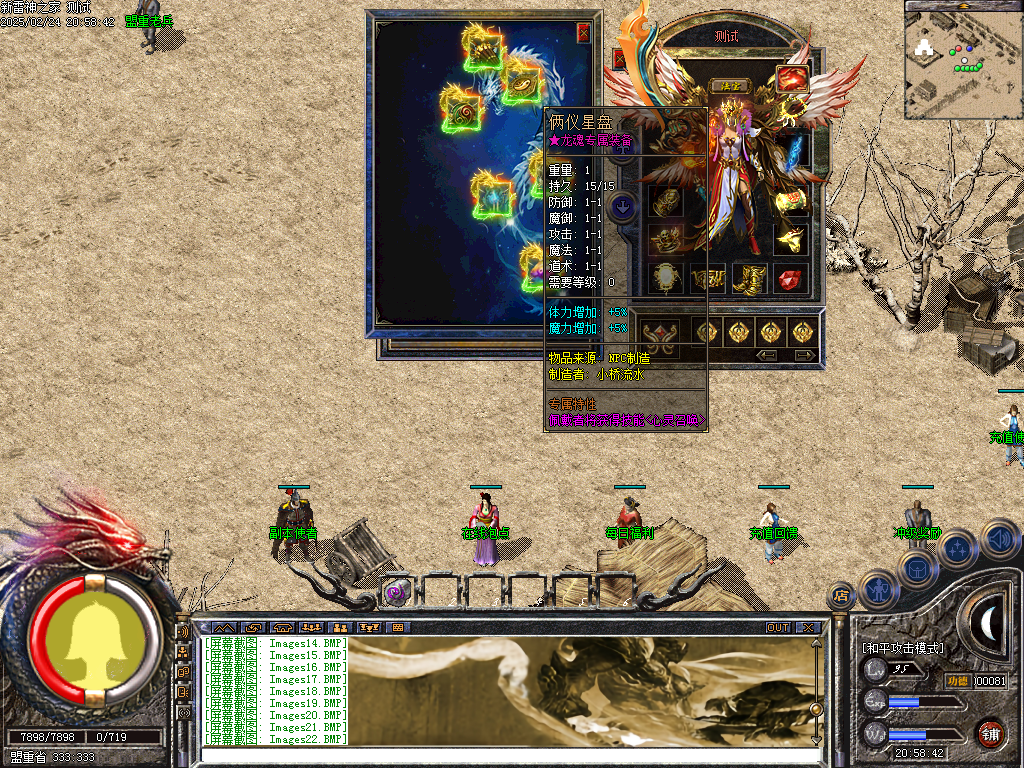Show previous page with left arrow
The height and width of the screenshot is (768, 1024).
(767, 355)
